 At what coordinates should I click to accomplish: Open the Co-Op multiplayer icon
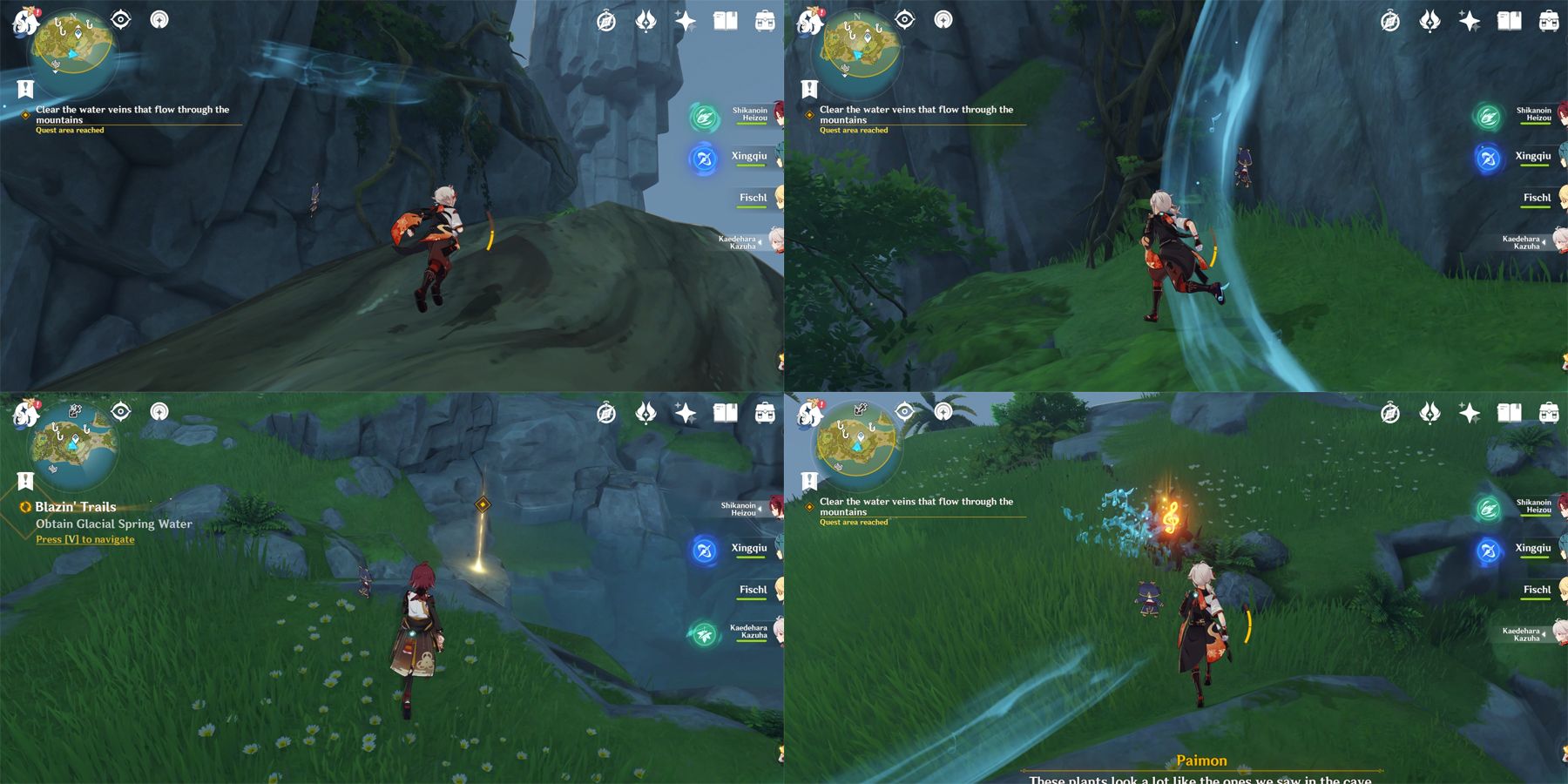point(160,19)
